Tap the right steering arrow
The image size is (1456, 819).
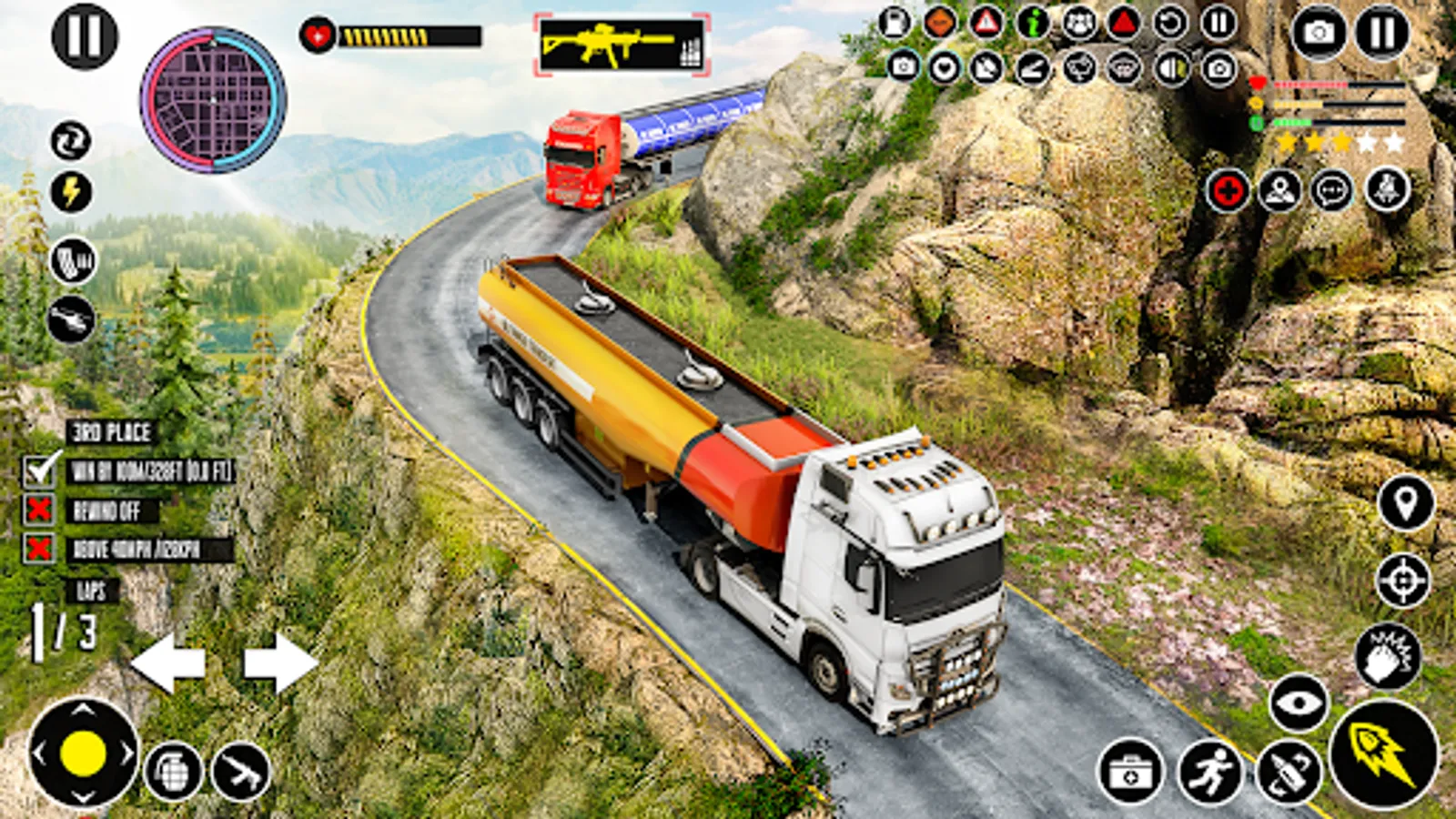(x=280, y=662)
